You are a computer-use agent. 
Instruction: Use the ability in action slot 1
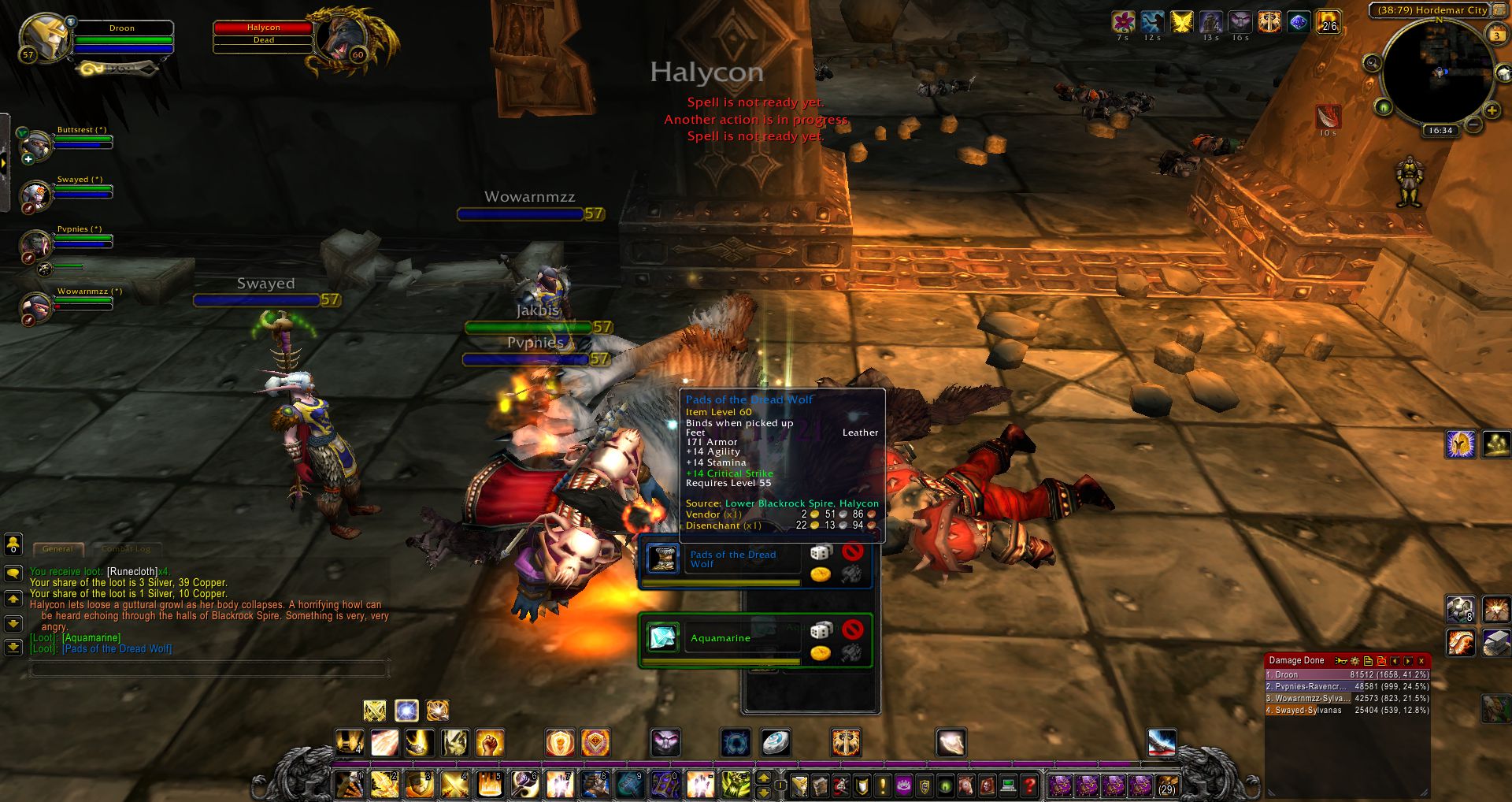point(349,785)
